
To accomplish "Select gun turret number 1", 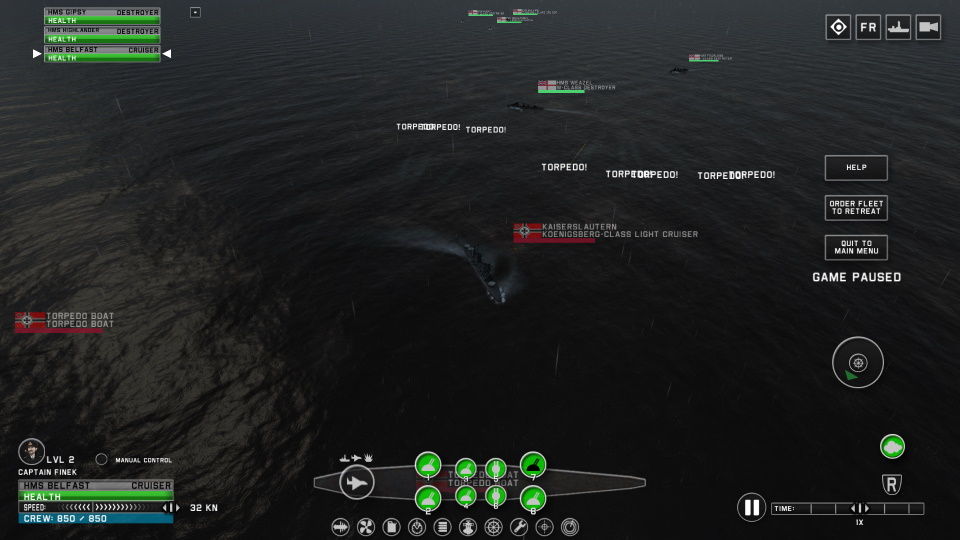I will (x=428, y=465).
